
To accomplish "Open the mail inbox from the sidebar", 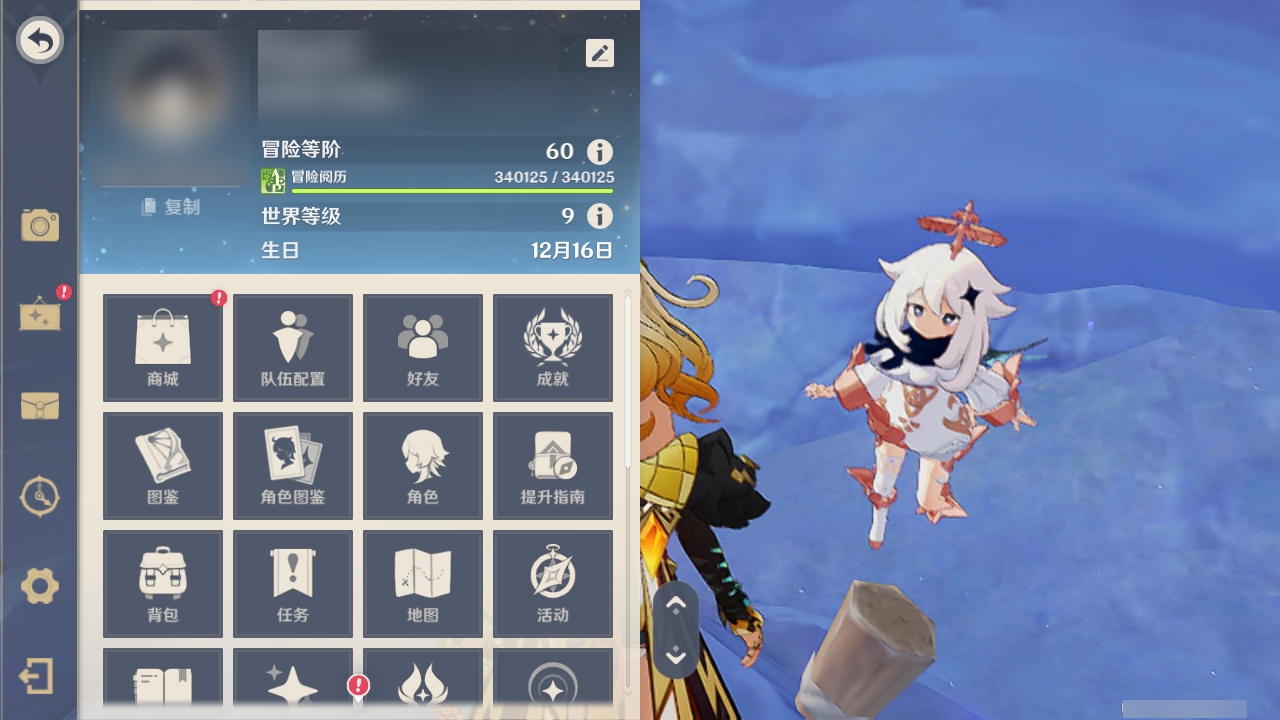I will click(40, 407).
